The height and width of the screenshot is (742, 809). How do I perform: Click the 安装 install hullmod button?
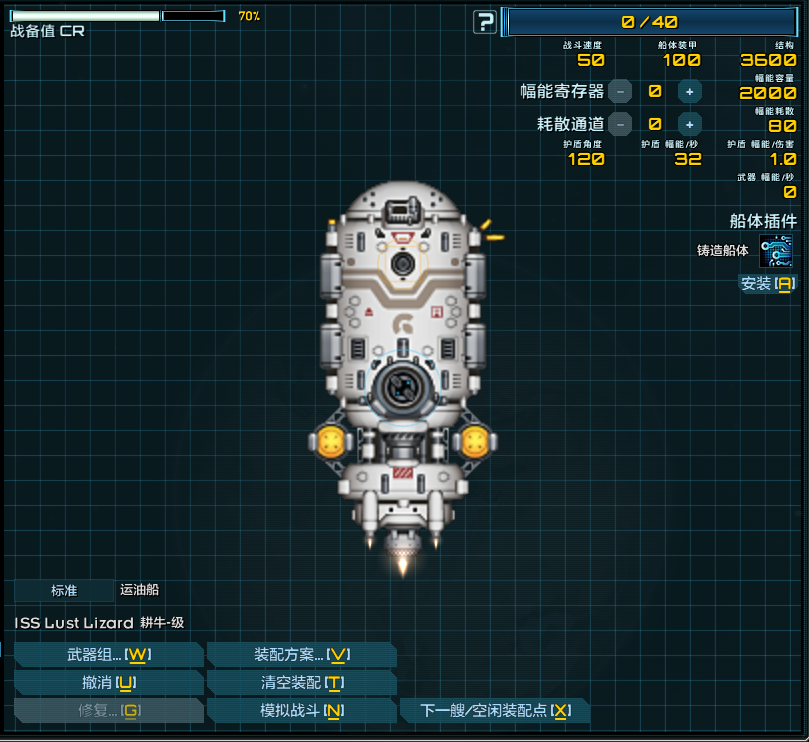[x=767, y=284]
